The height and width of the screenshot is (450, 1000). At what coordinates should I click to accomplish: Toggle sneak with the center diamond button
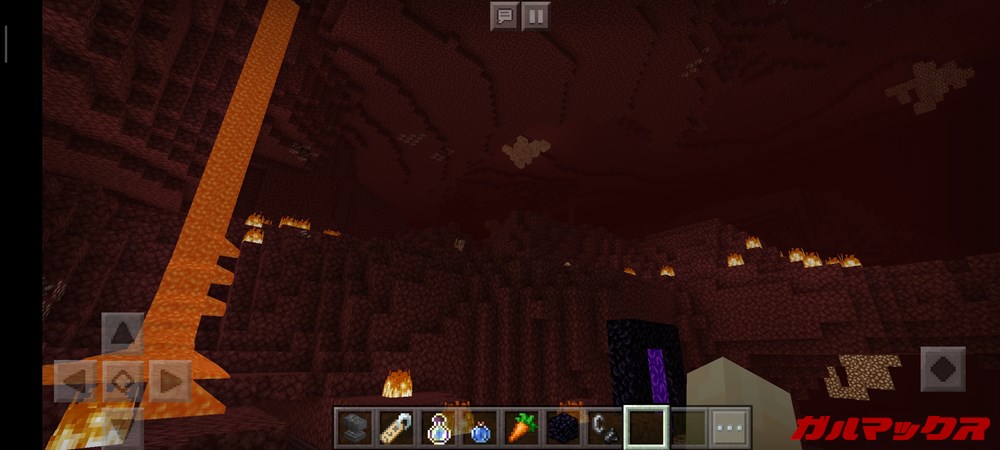coord(122,381)
